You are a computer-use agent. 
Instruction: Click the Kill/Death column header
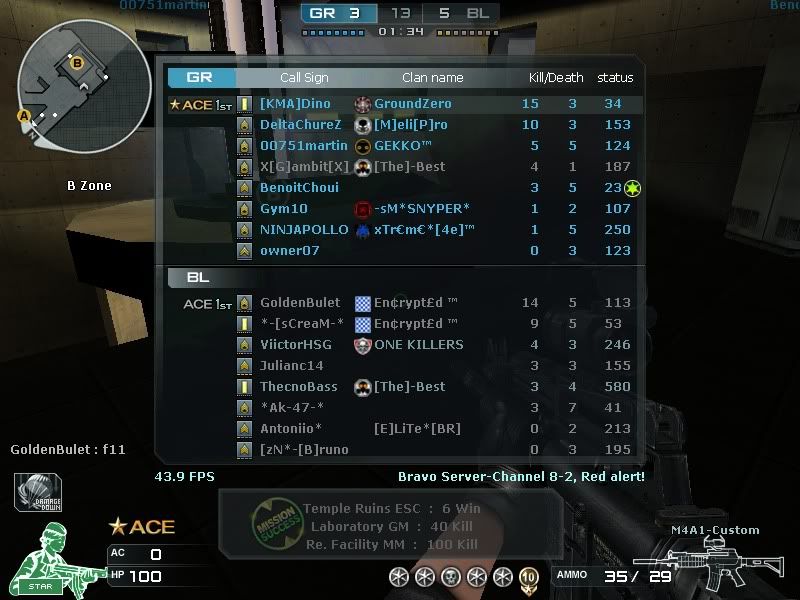tap(556, 78)
